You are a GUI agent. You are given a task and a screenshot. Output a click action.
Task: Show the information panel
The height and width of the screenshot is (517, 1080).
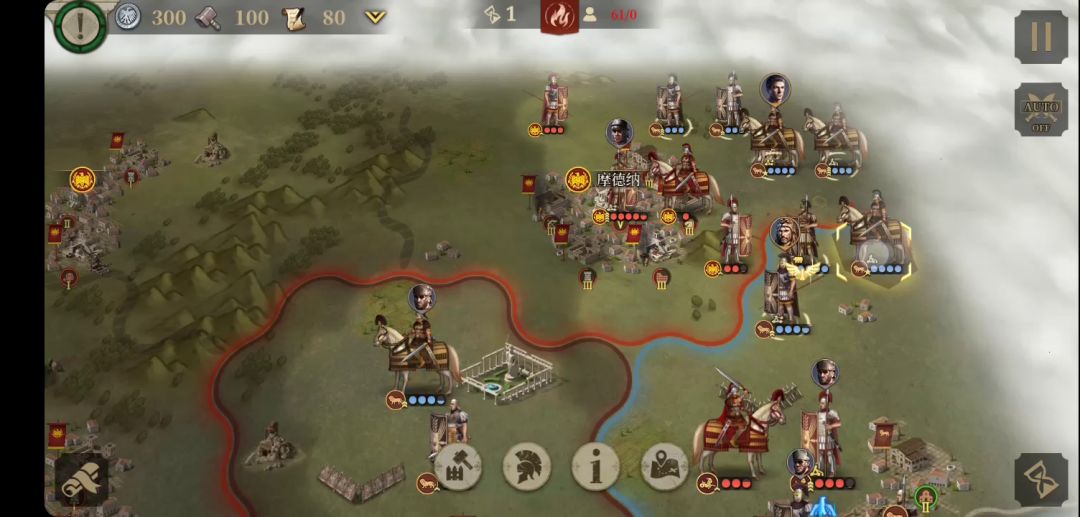point(596,466)
